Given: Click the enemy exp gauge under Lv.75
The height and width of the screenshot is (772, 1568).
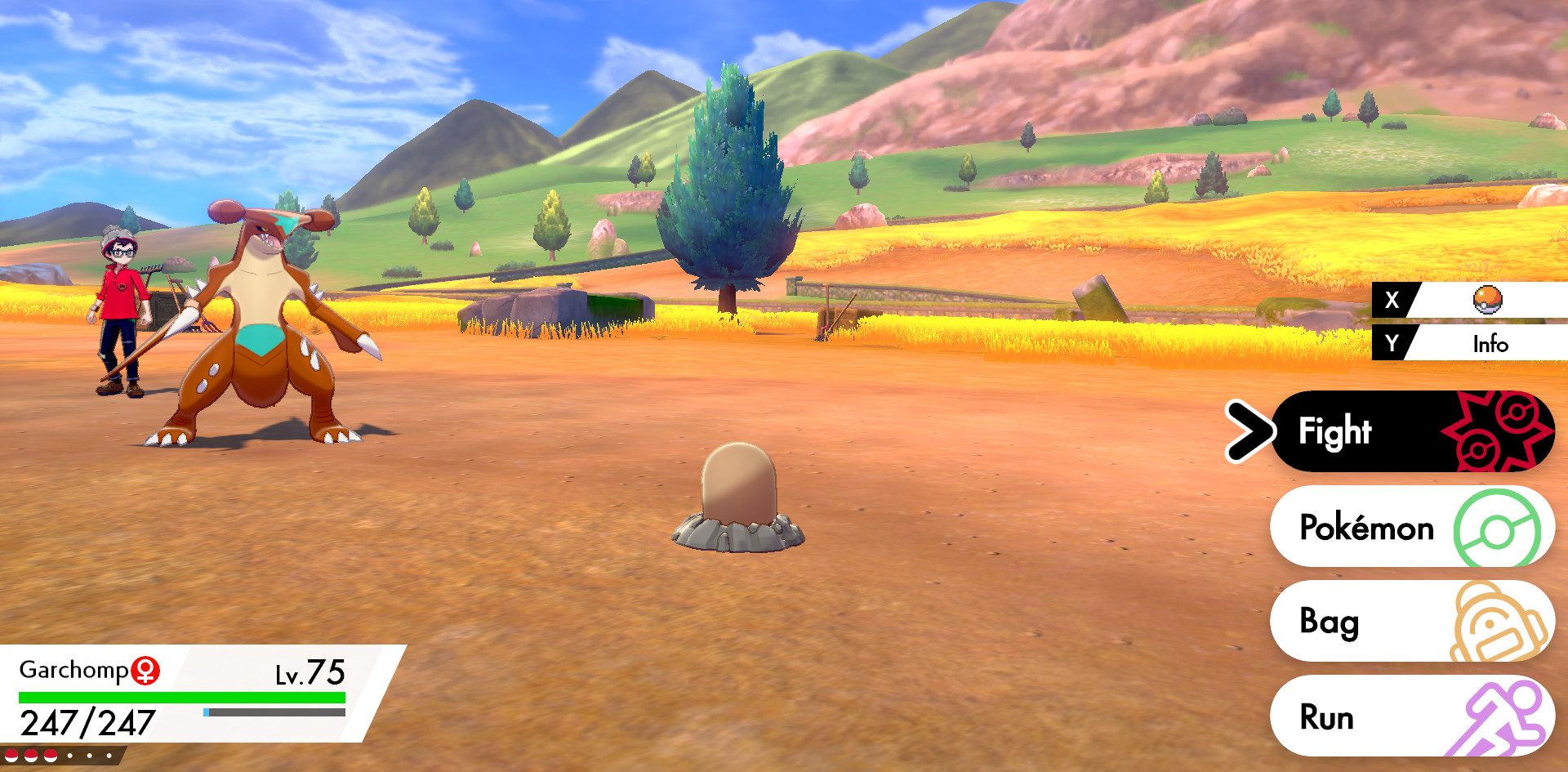Looking at the screenshot, I should click(x=274, y=712).
